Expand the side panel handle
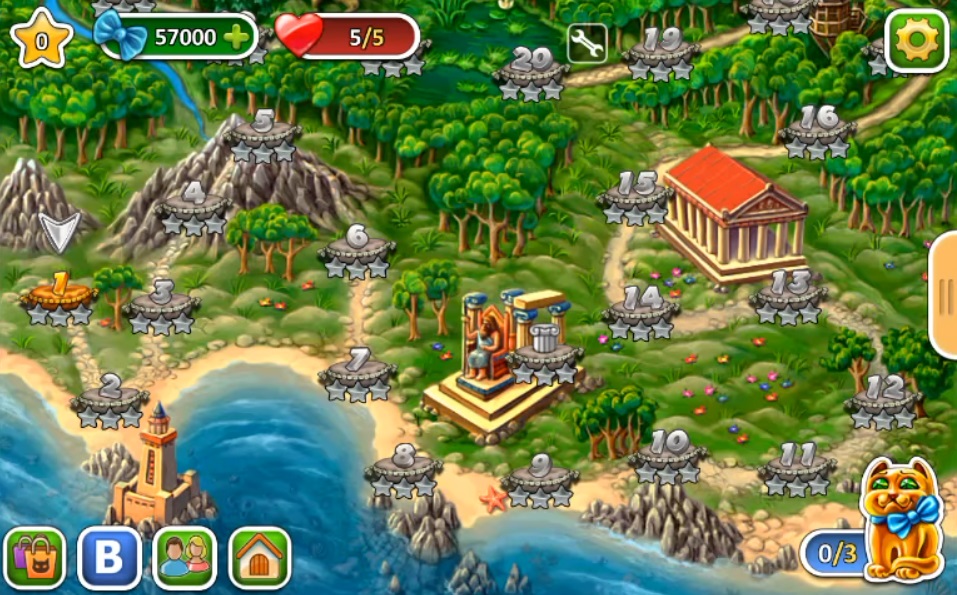This screenshot has height=595, width=957. pos(943,295)
